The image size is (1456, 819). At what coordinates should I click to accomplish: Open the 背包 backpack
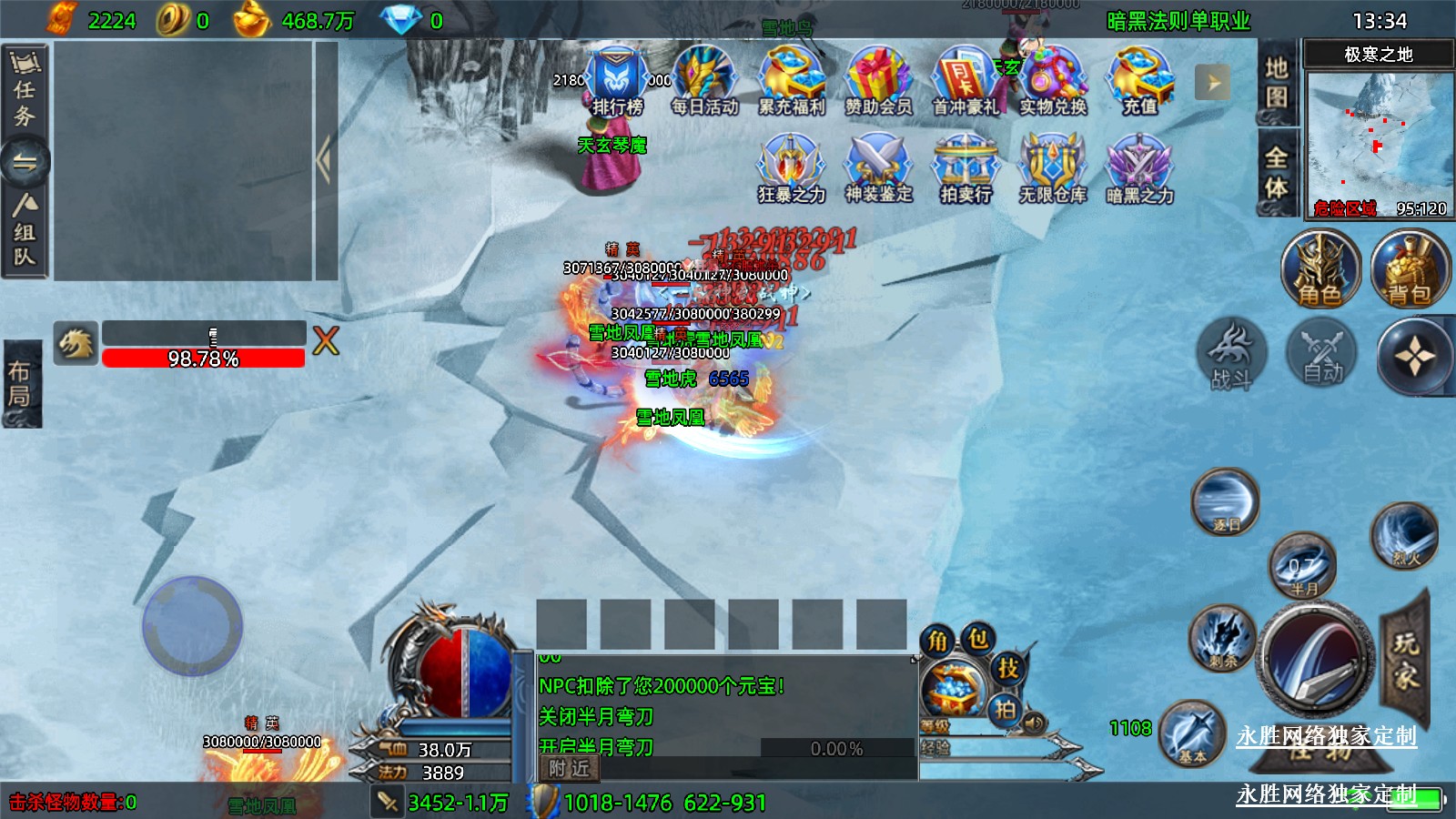1409,270
